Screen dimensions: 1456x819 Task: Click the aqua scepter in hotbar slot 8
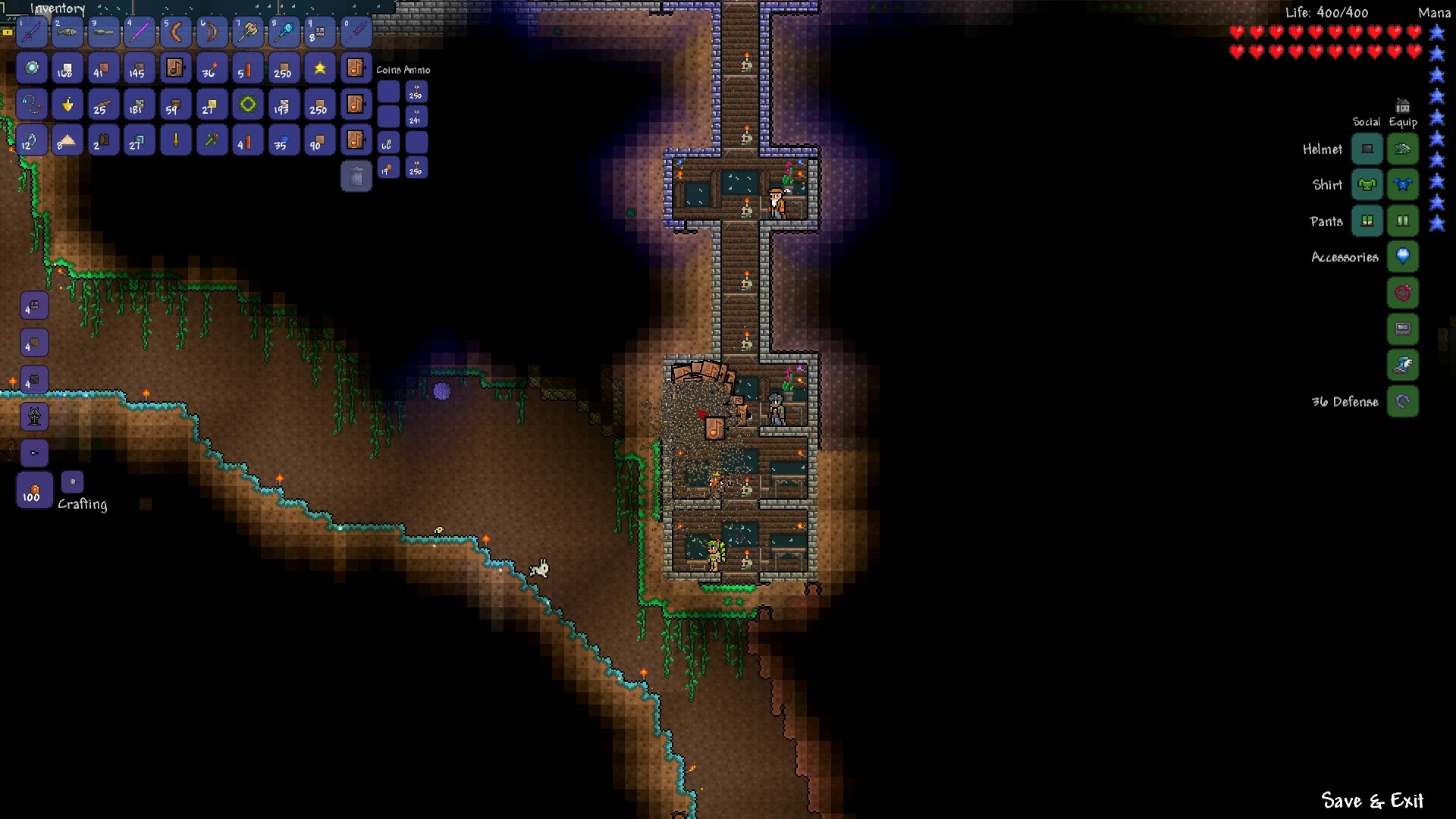coord(283,32)
